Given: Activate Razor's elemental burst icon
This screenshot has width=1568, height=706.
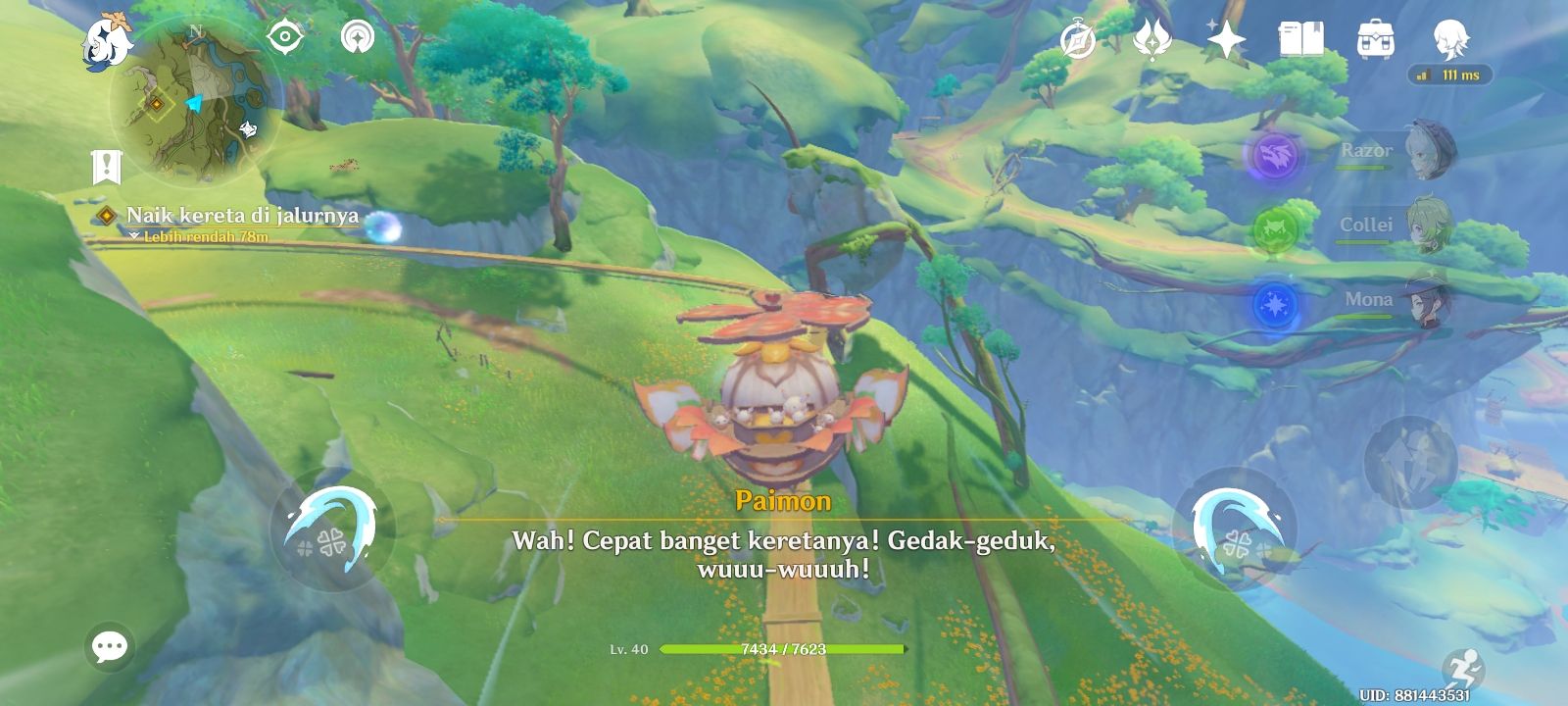Looking at the screenshot, I should click(1275, 155).
